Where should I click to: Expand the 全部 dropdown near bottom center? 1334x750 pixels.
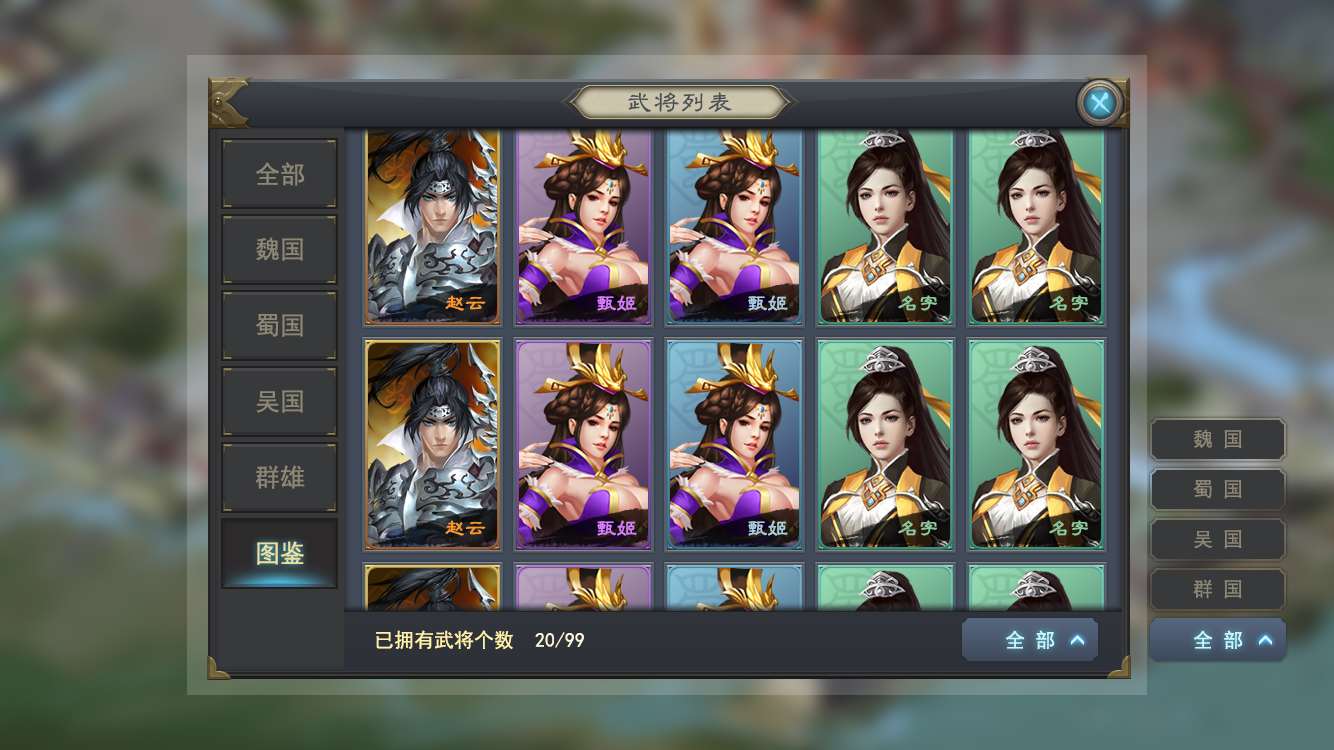[1029, 639]
